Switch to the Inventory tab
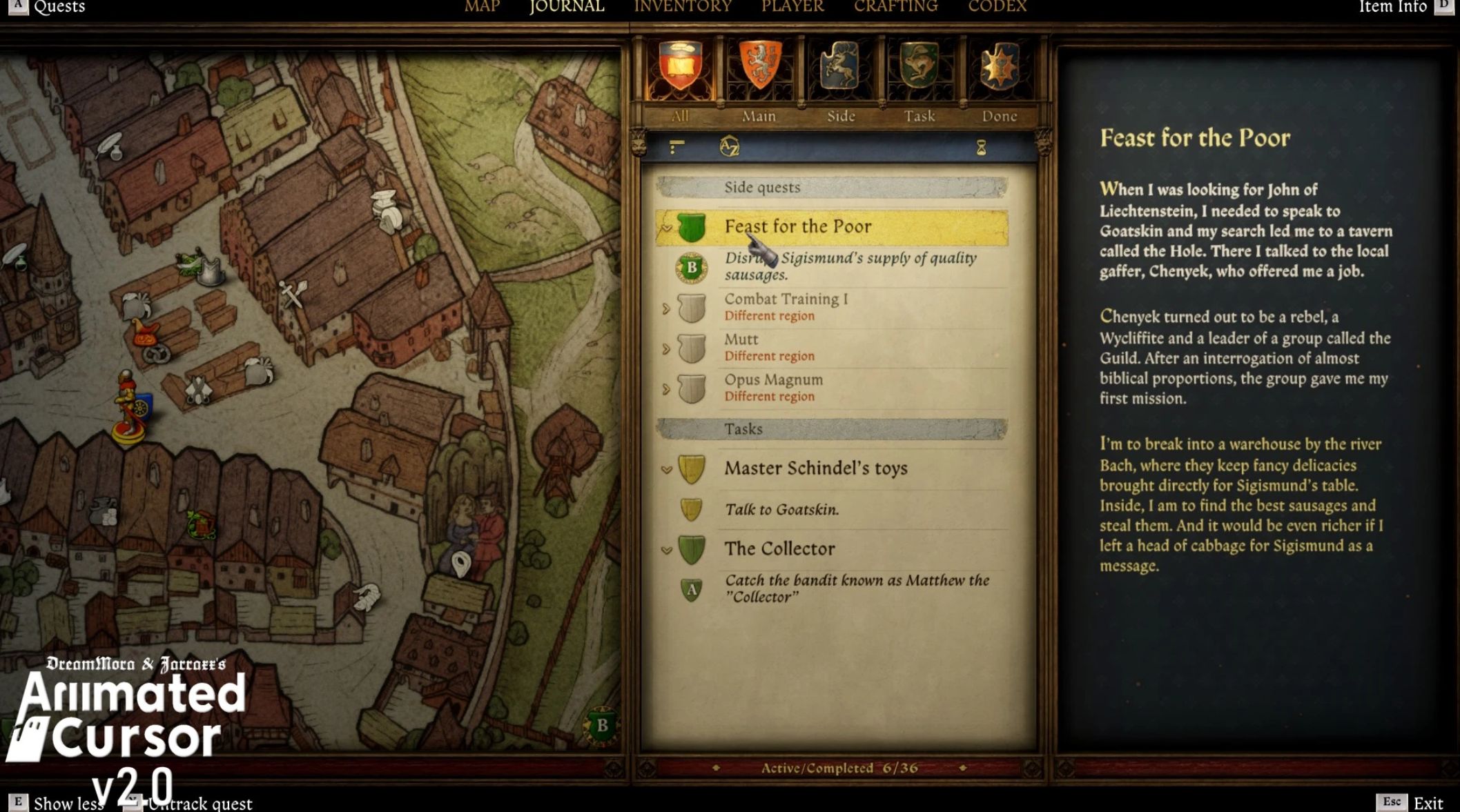This screenshot has width=1460, height=812. click(x=682, y=7)
